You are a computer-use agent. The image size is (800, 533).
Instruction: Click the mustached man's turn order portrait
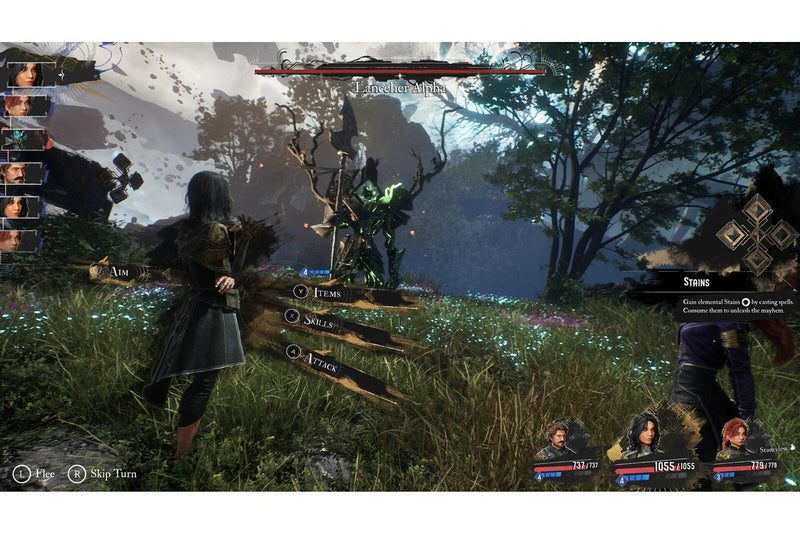pos(21,173)
